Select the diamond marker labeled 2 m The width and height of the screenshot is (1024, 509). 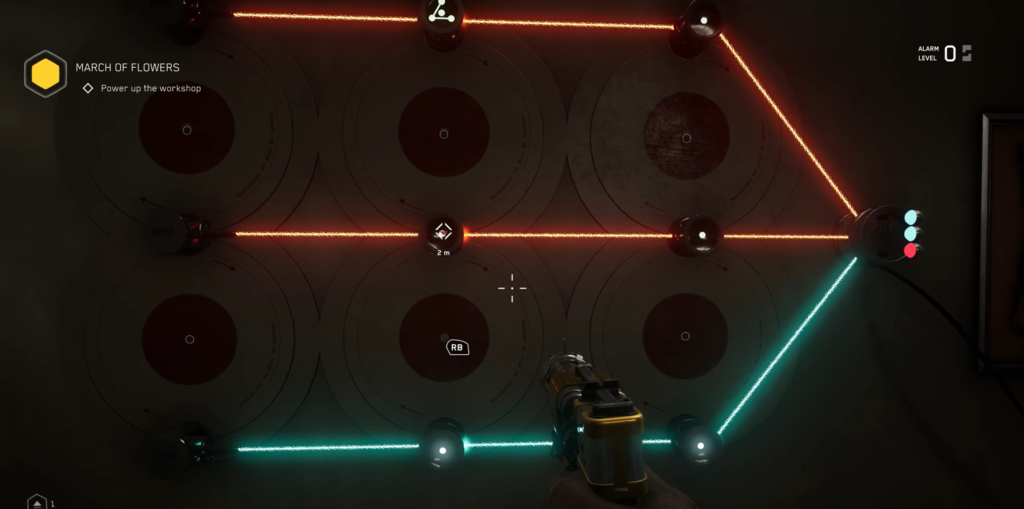(443, 234)
